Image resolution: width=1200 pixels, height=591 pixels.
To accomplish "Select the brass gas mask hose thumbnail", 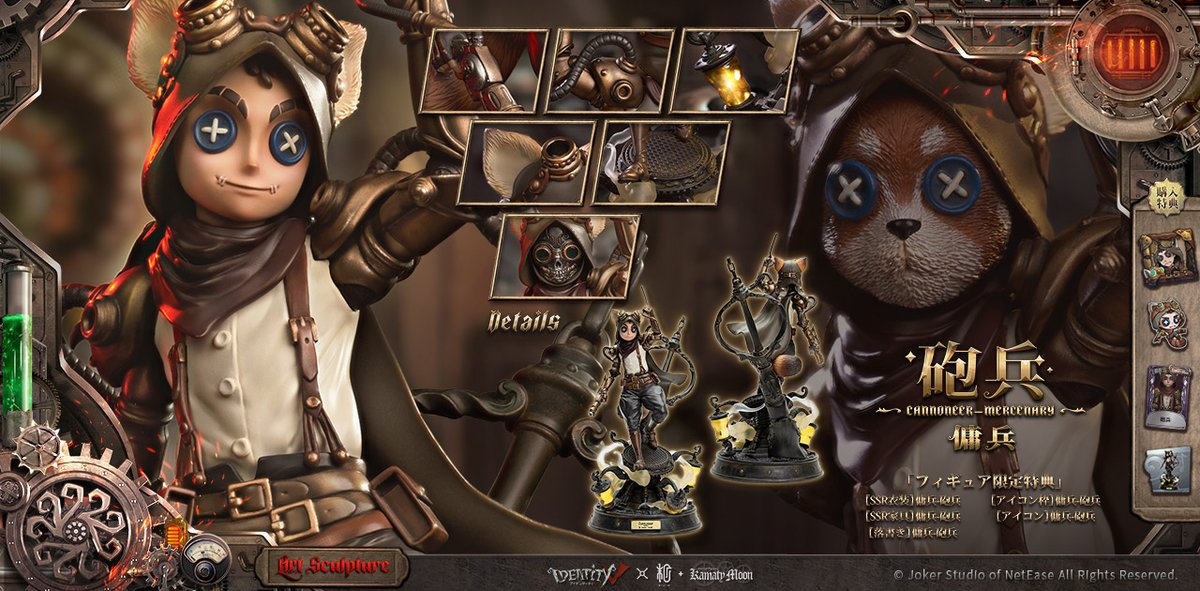I will 611,70.
